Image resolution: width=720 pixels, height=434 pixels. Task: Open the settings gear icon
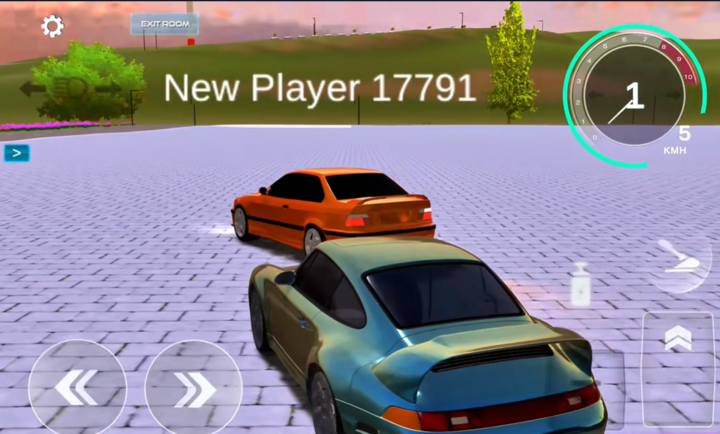pyautogui.click(x=52, y=26)
